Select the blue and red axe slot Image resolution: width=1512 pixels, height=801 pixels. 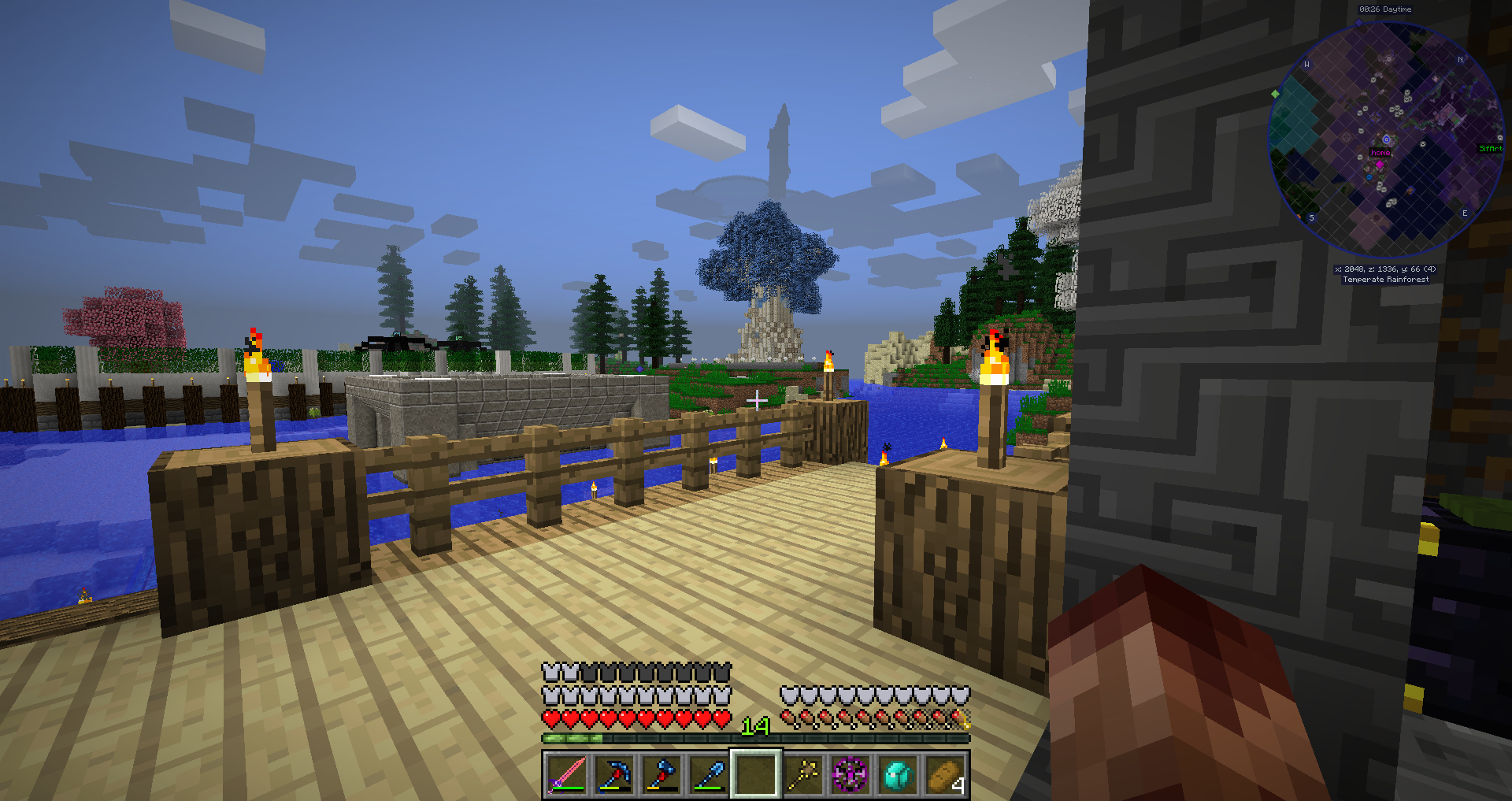click(x=661, y=774)
